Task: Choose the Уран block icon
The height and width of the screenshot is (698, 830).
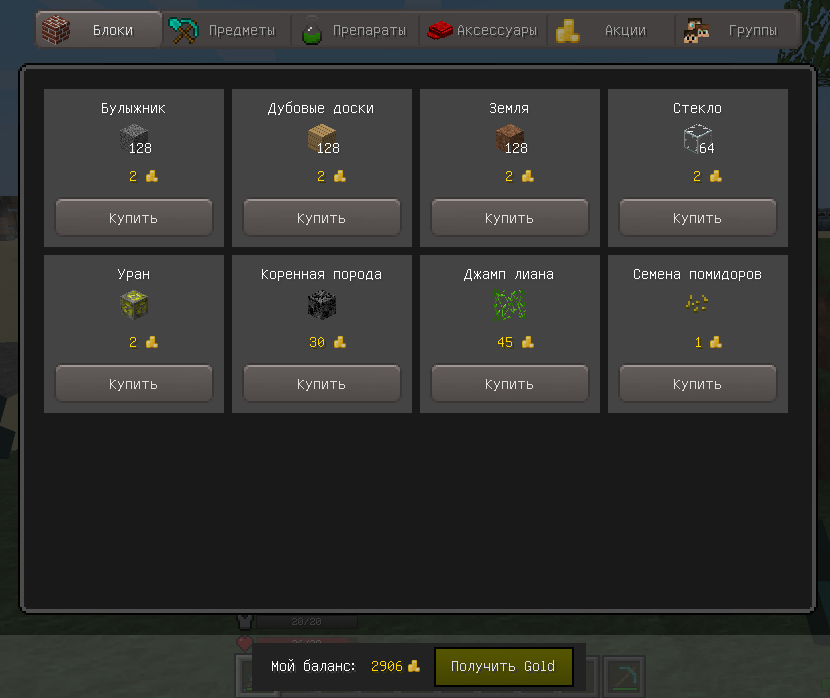Action: tap(133, 305)
